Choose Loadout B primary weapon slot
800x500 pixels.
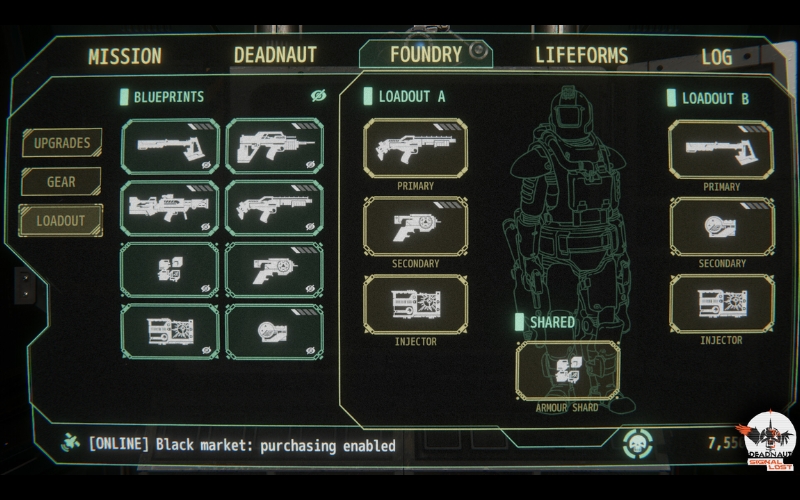tap(720, 150)
